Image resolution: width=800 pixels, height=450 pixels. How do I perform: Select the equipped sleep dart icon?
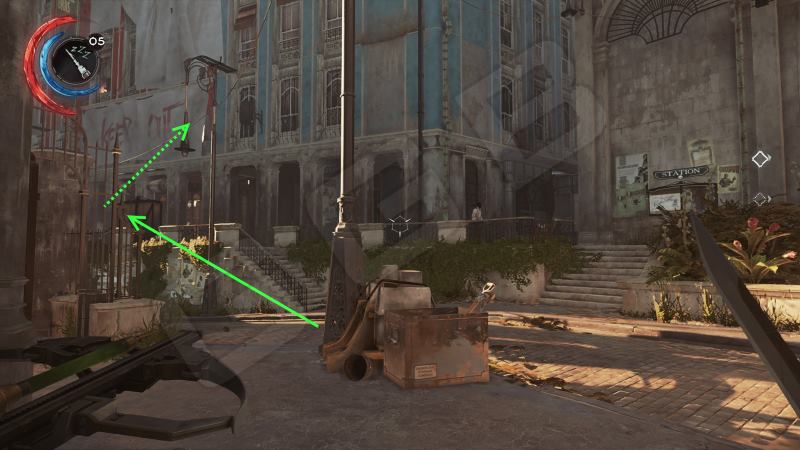73,60
